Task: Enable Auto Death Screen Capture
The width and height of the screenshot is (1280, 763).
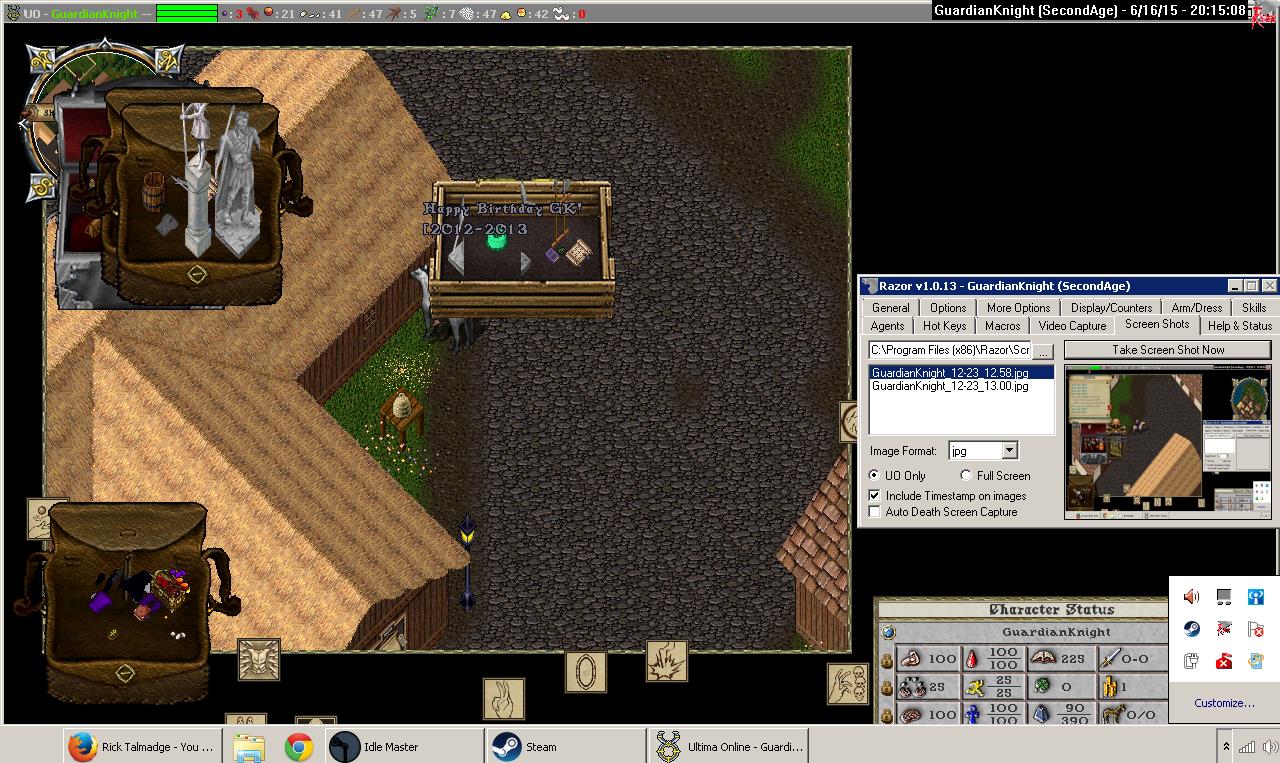Action: click(x=875, y=512)
